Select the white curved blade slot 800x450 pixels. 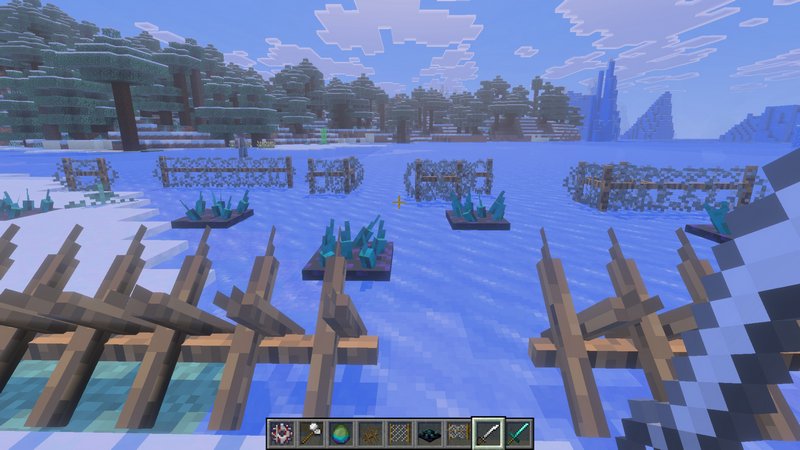pyautogui.click(x=489, y=433)
